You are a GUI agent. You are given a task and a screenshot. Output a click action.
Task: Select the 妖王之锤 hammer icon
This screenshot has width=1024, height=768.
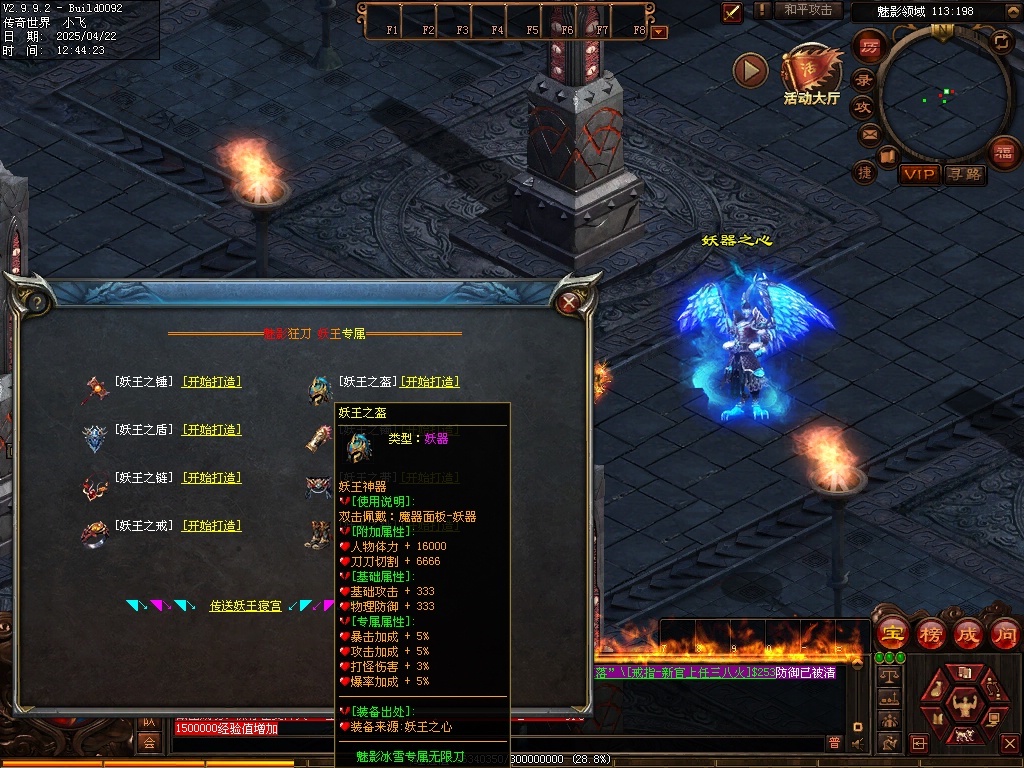click(x=95, y=386)
